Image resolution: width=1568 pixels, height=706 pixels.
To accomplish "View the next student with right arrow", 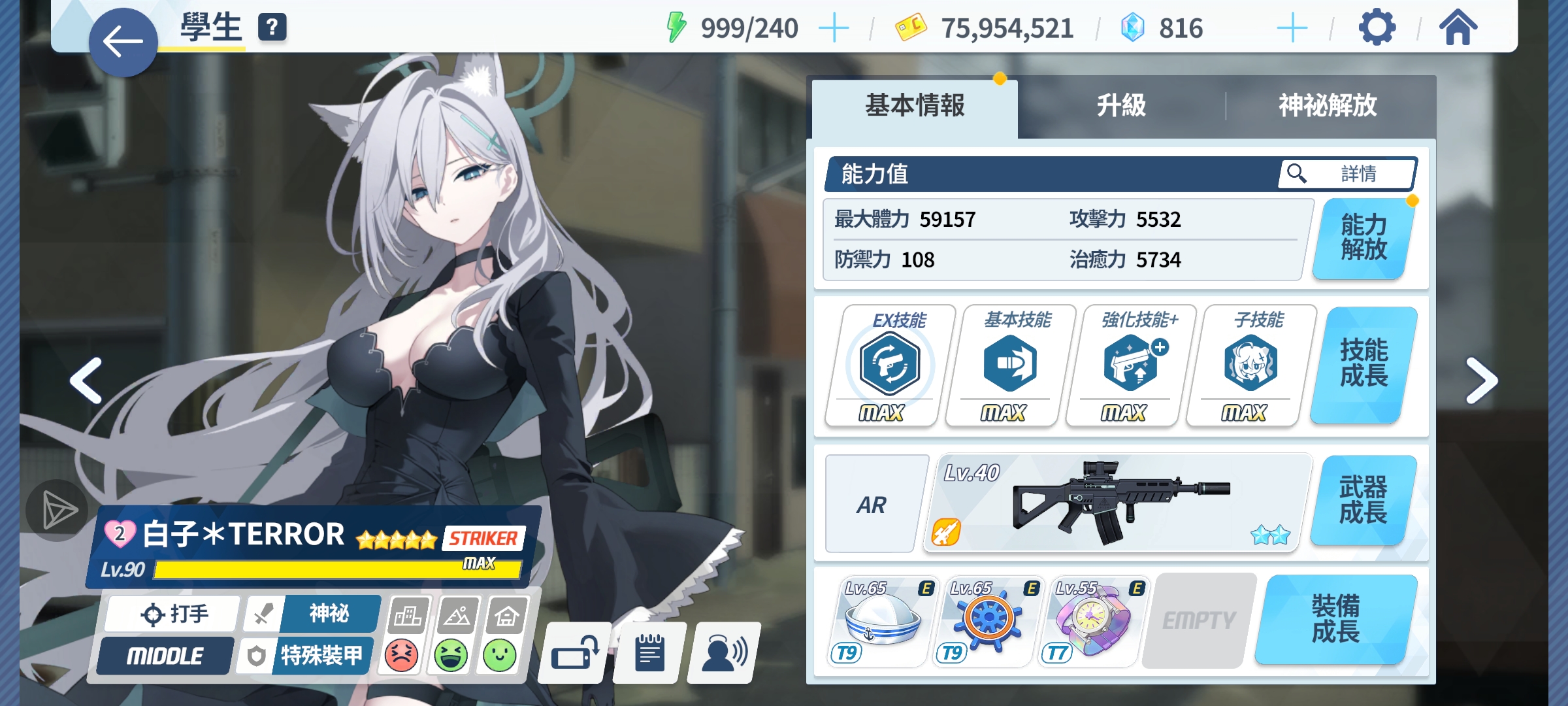I will tap(1480, 380).
